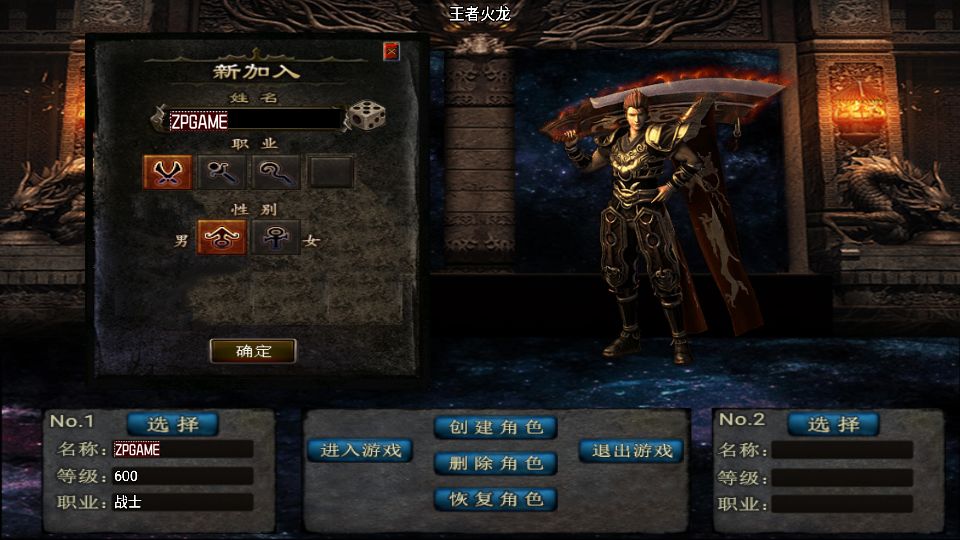Choose the female gender icon
The image size is (960, 540).
tap(275, 238)
